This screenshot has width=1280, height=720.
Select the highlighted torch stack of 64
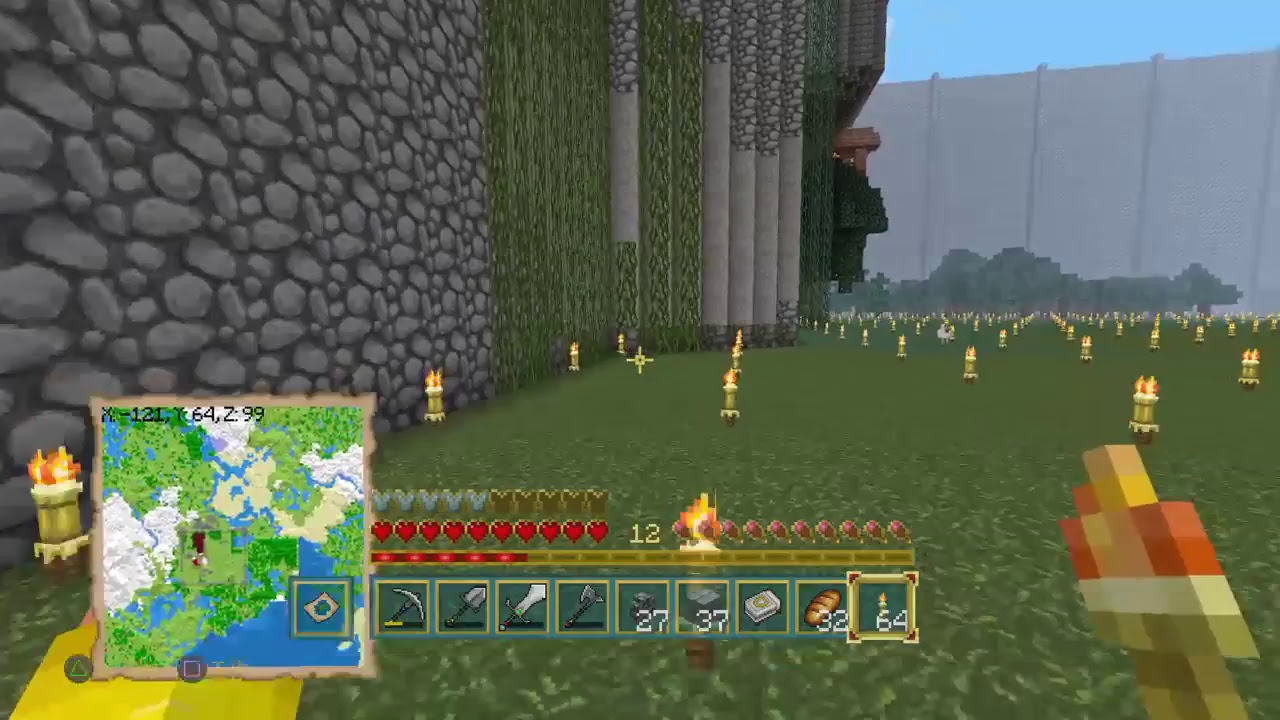(883, 608)
